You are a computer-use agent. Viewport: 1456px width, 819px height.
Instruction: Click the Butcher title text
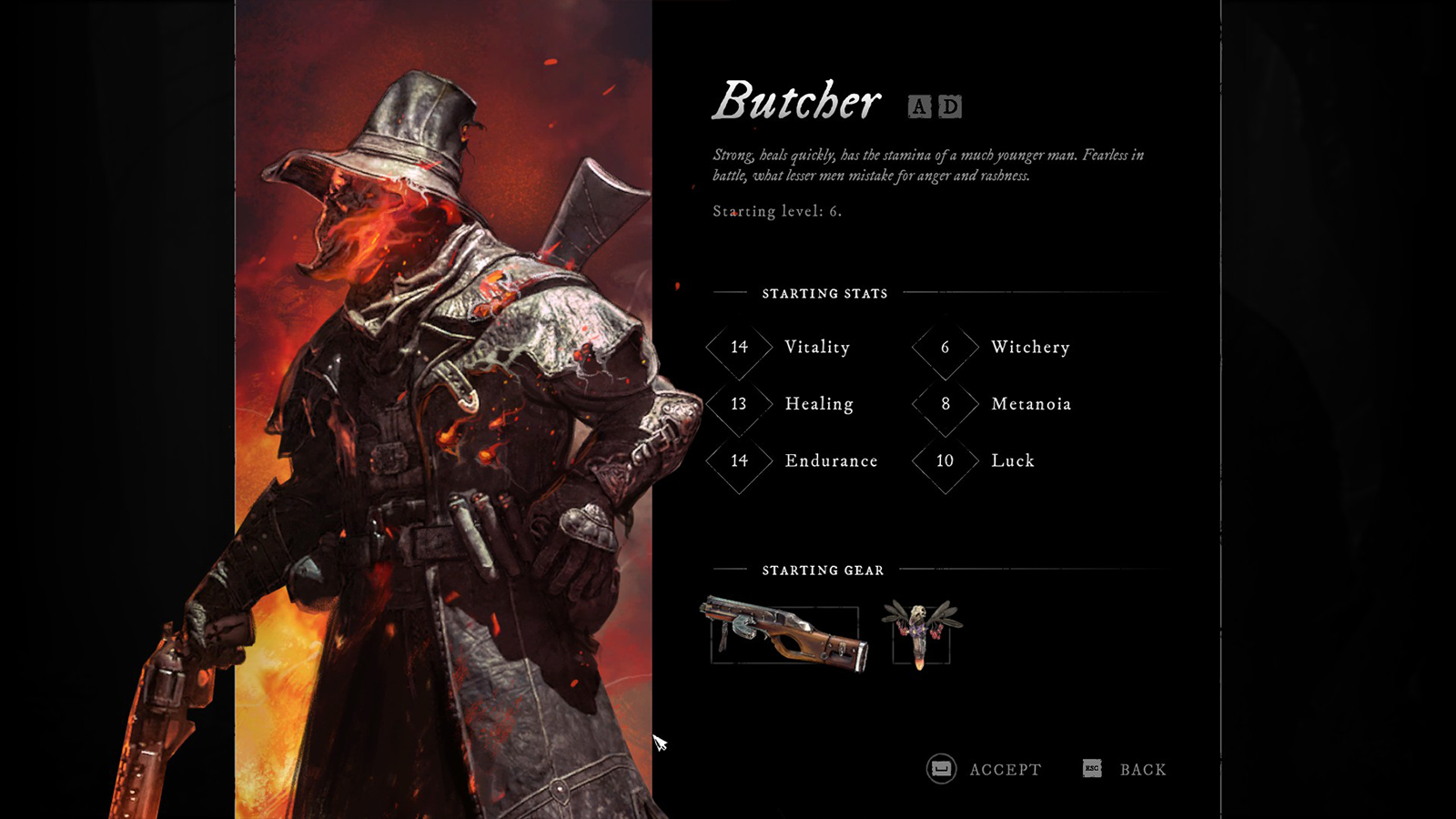click(798, 100)
